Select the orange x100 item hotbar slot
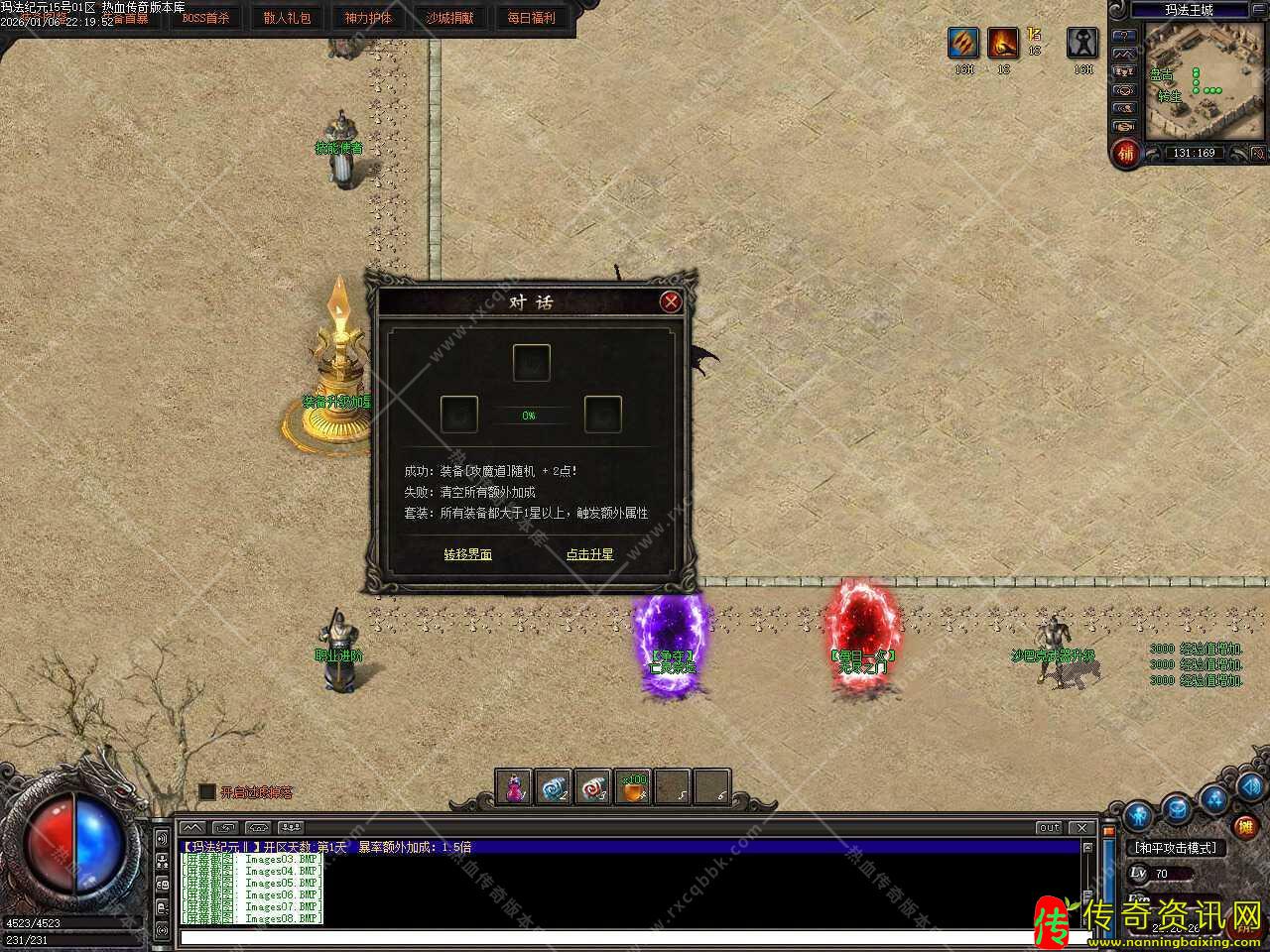This screenshot has height=952, width=1270. (x=633, y=787)
